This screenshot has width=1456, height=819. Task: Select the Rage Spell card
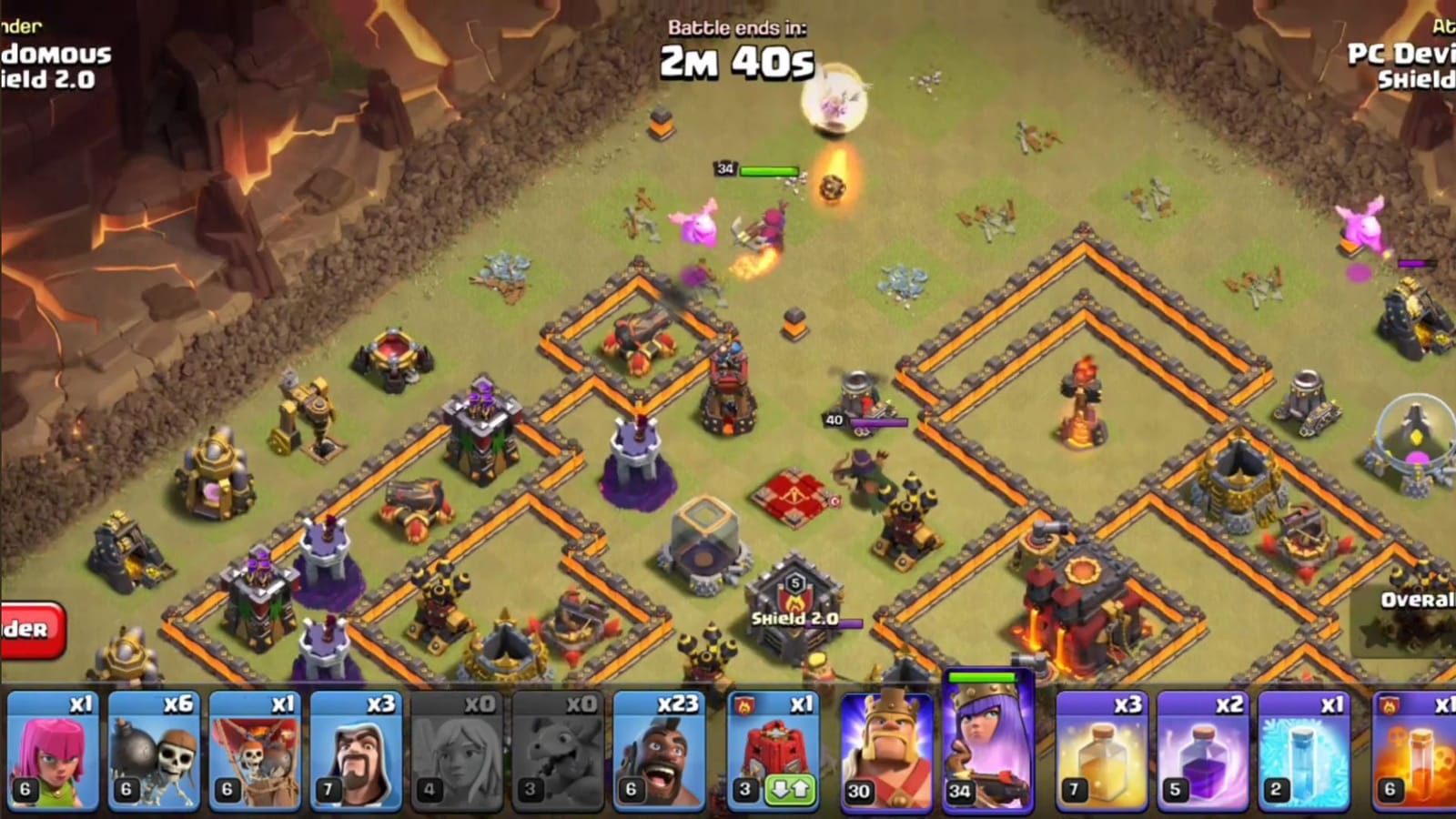1206,746
